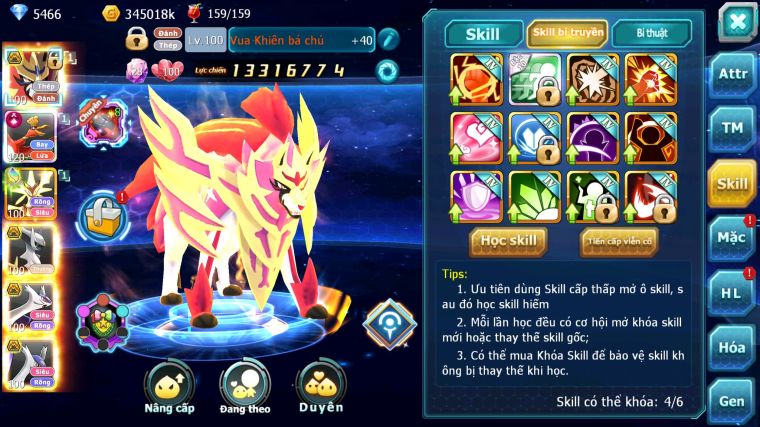Tap the Nâng cấp upgrade button
Image resolution: width=760 pixels, height=427 pixels.
169,387
